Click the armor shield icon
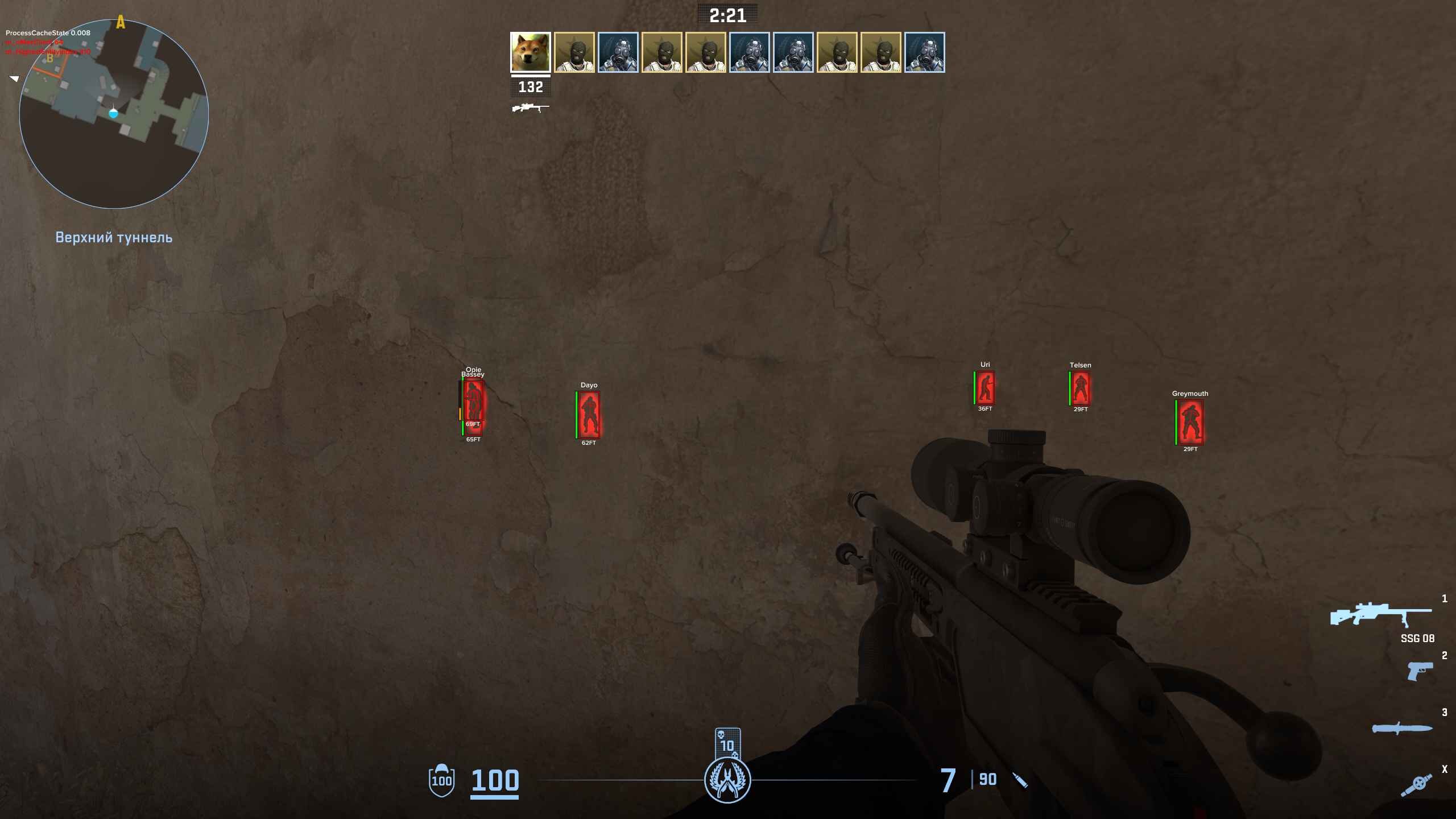The image size is (1456, 819). 441,780
